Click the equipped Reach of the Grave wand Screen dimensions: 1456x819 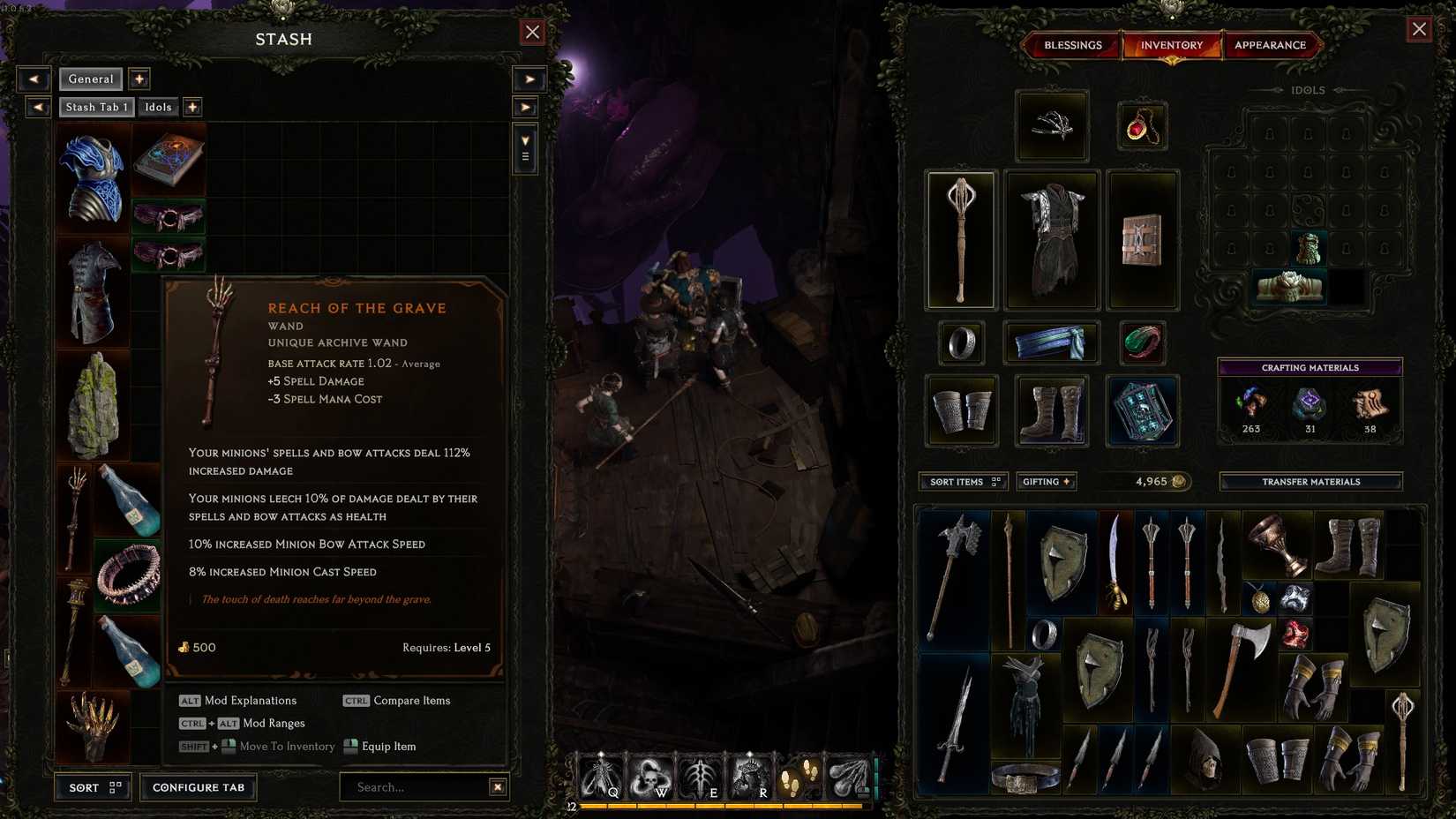click(961, 238)
